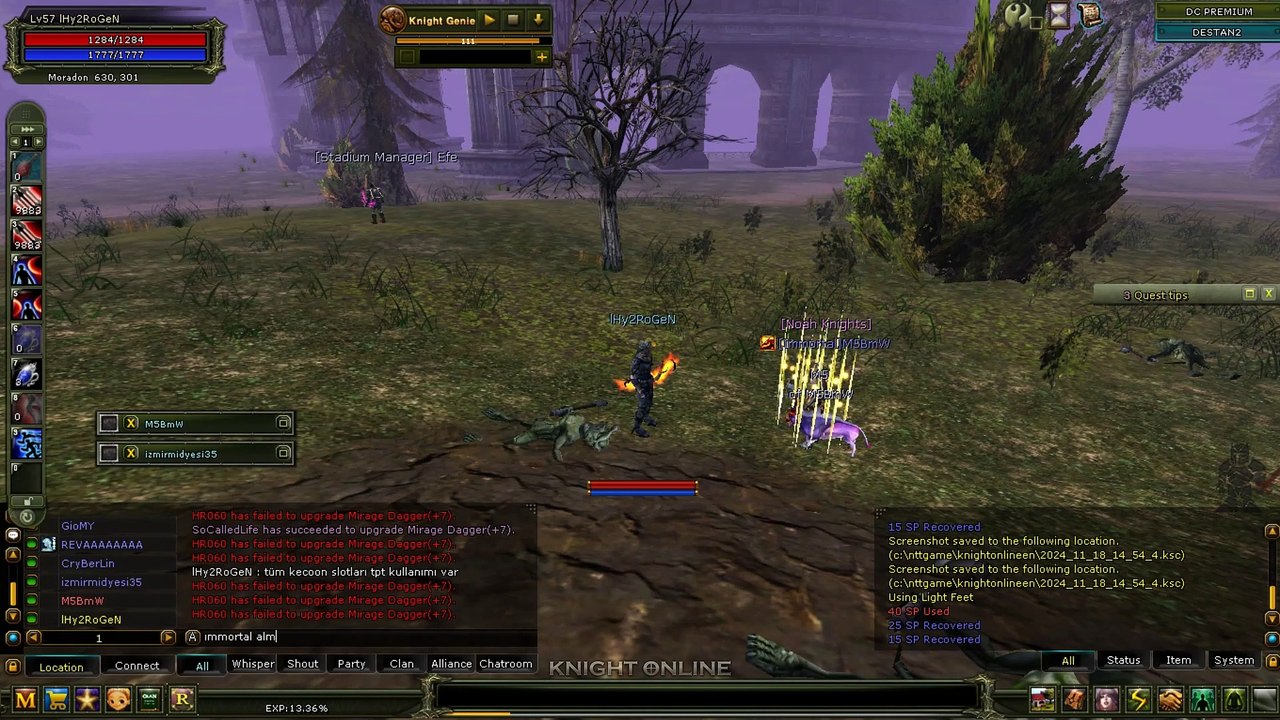Open the Chatroom tab
The width and height of the screenshot is (1280, 720).
pyautogui.click(x=505, y=664)
